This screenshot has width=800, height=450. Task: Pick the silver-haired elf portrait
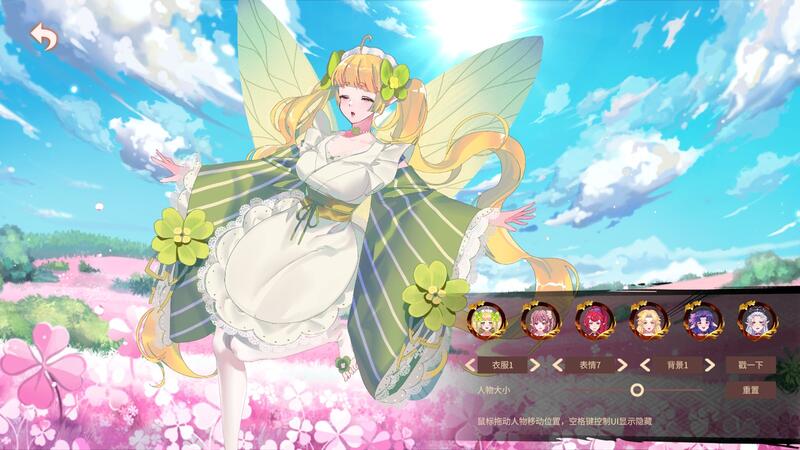click(755, 321)
